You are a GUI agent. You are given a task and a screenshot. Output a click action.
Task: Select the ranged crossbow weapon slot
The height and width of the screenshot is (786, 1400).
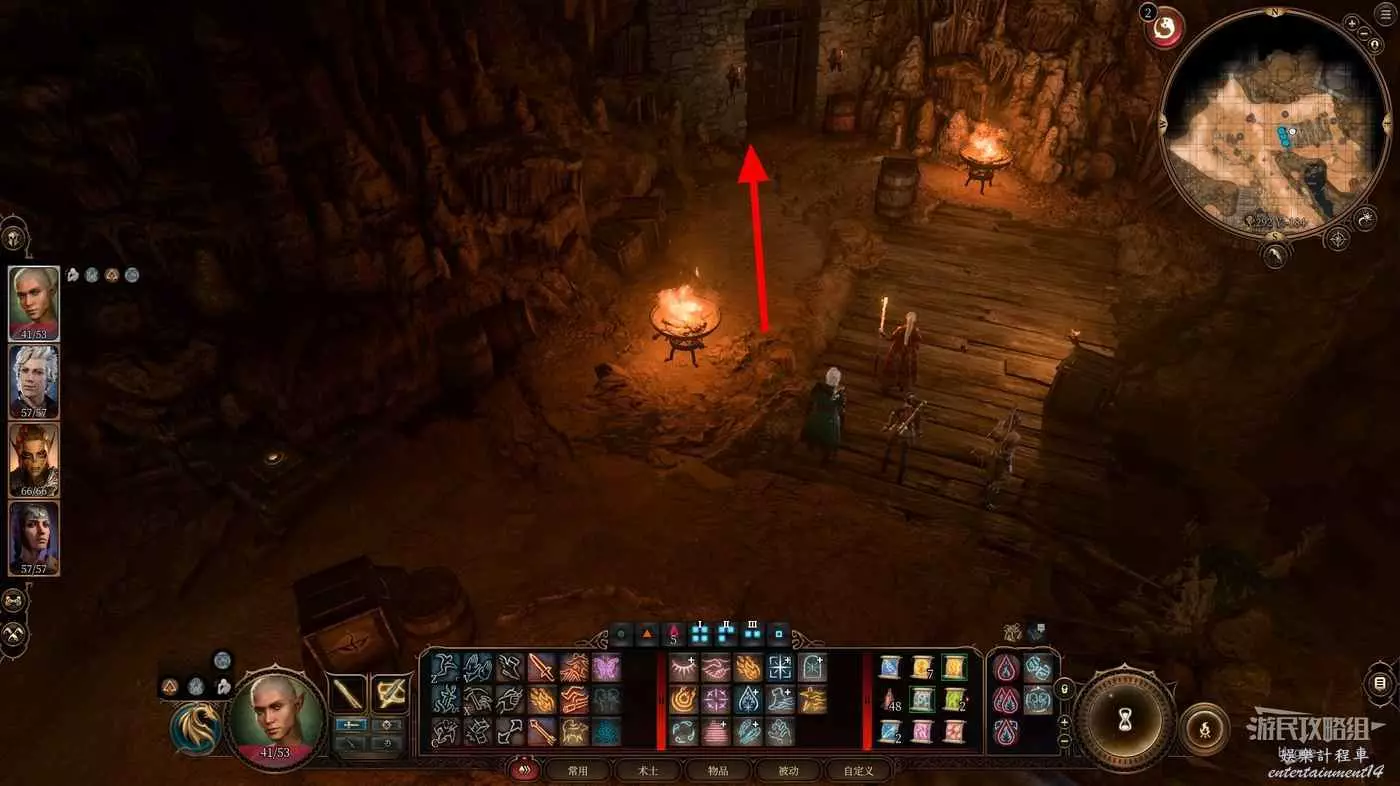point(389,693)
